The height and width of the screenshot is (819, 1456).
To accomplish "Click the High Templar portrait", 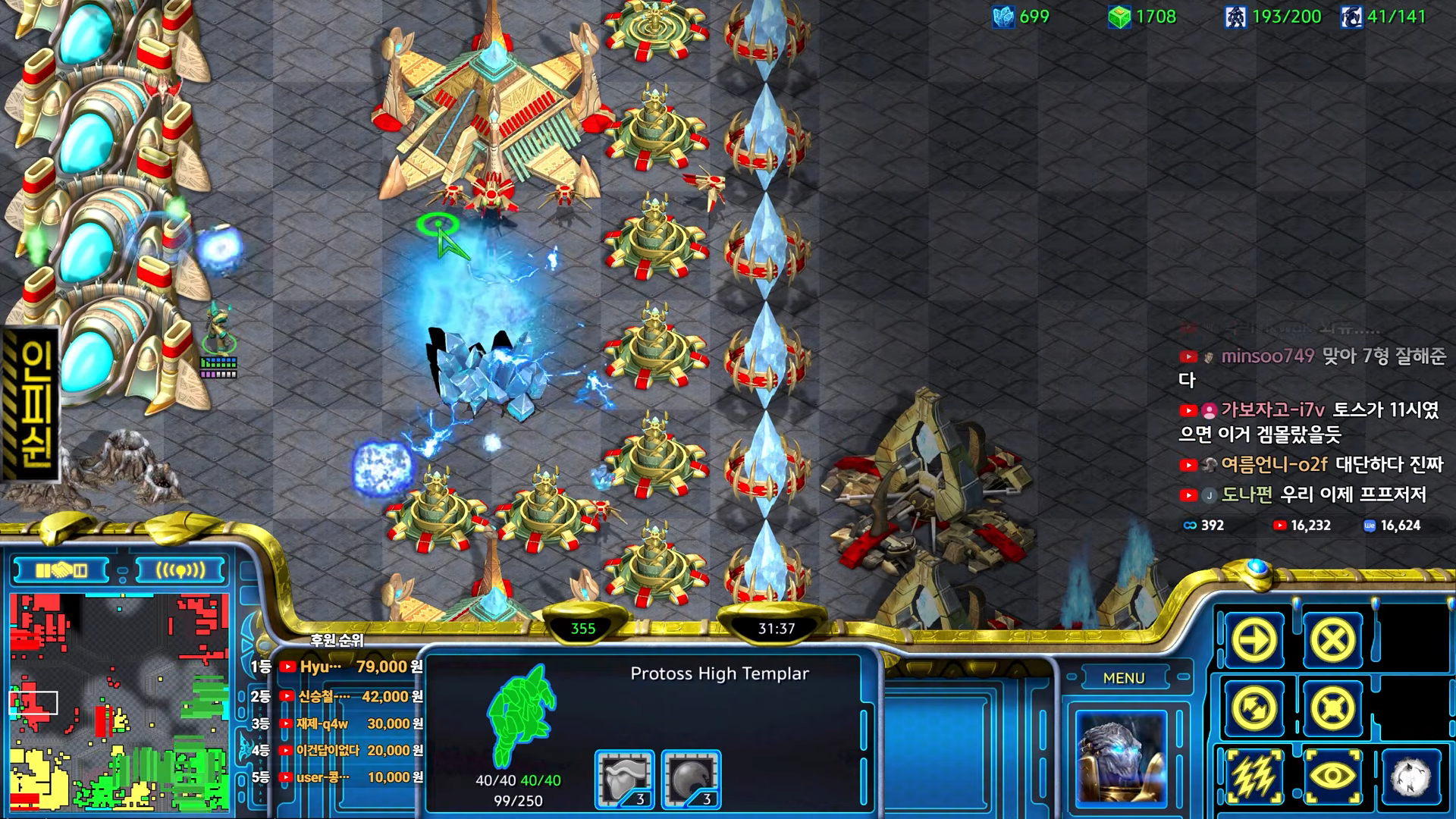I will point(1120,758).
